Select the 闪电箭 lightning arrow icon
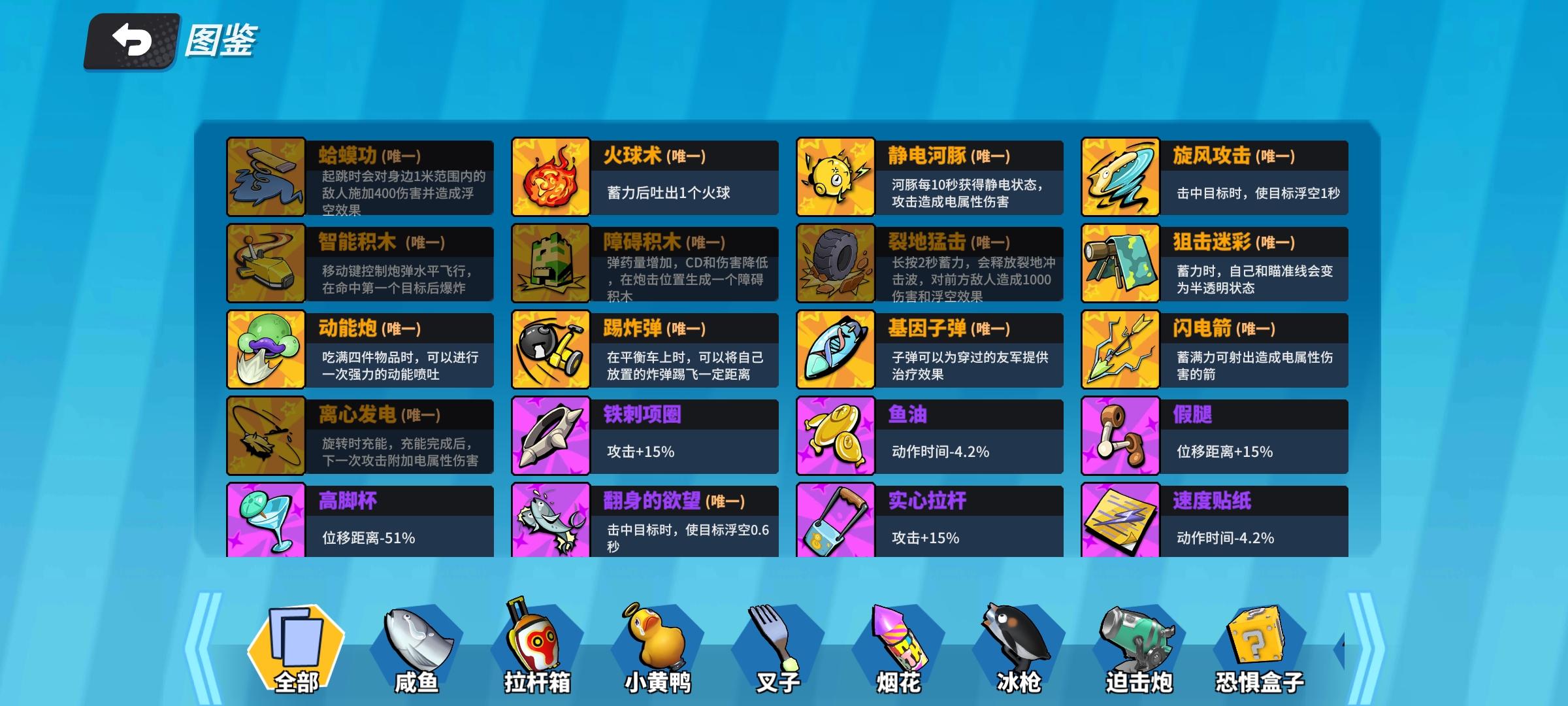 tap(1120, 350)
